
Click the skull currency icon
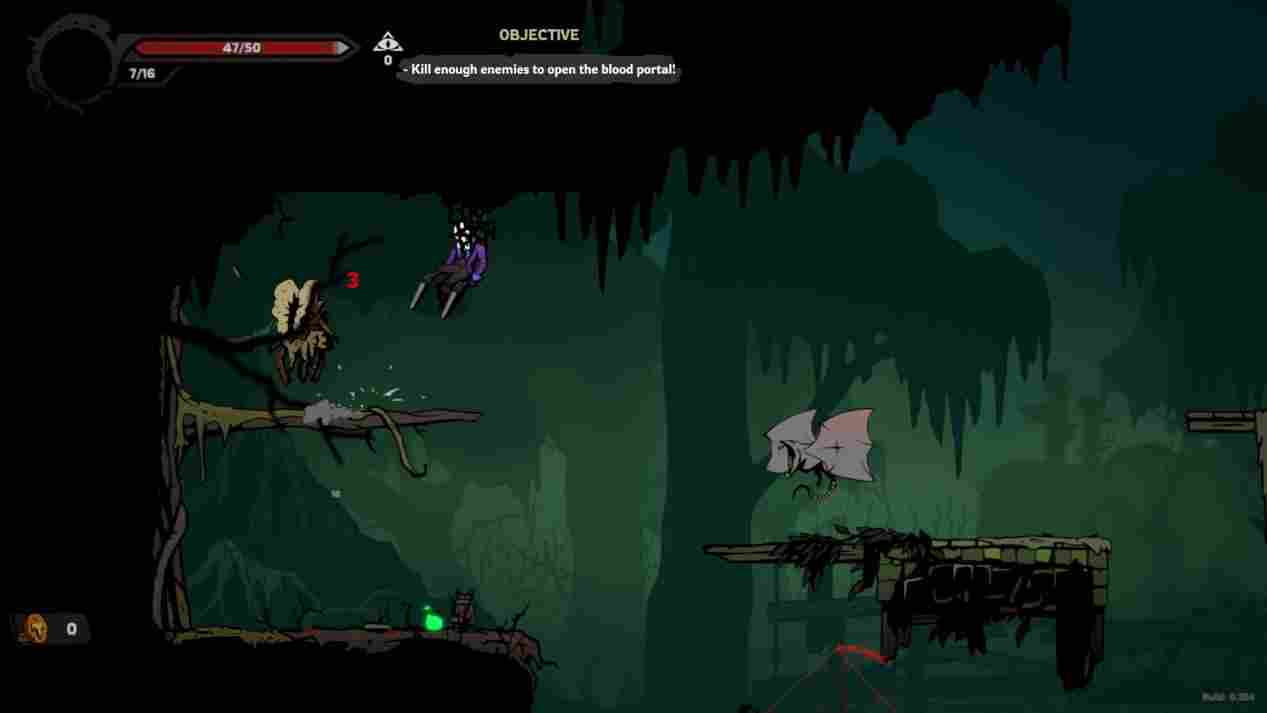[36, 629]
